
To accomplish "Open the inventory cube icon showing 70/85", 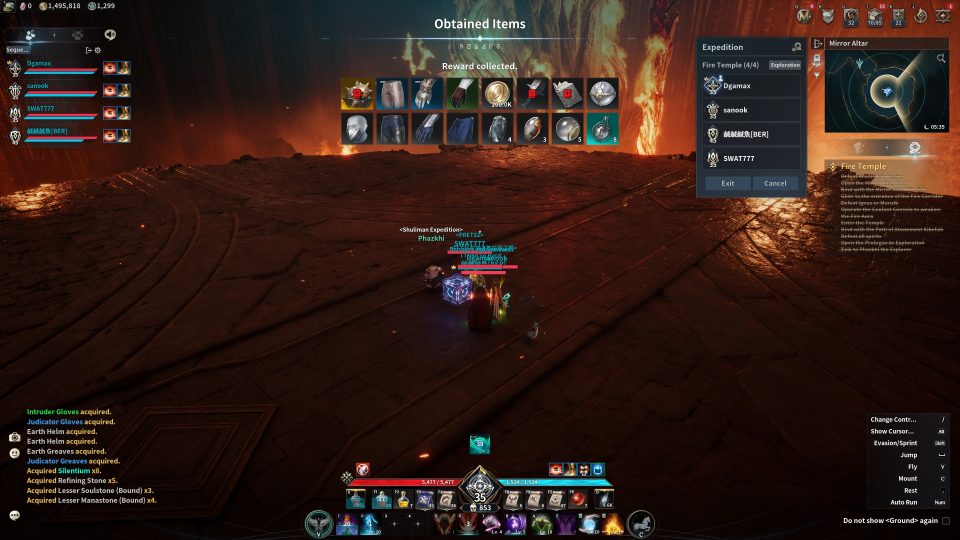I will coord(875,15).
